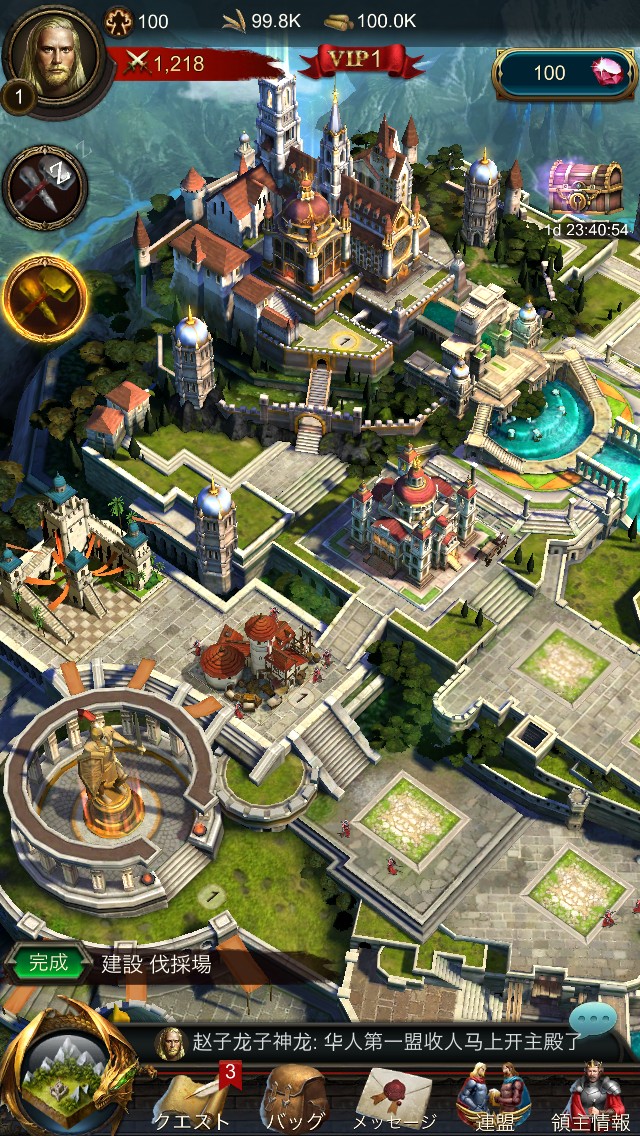
Task: Claim the green 完成 quest button
Action: coord(48,963)
